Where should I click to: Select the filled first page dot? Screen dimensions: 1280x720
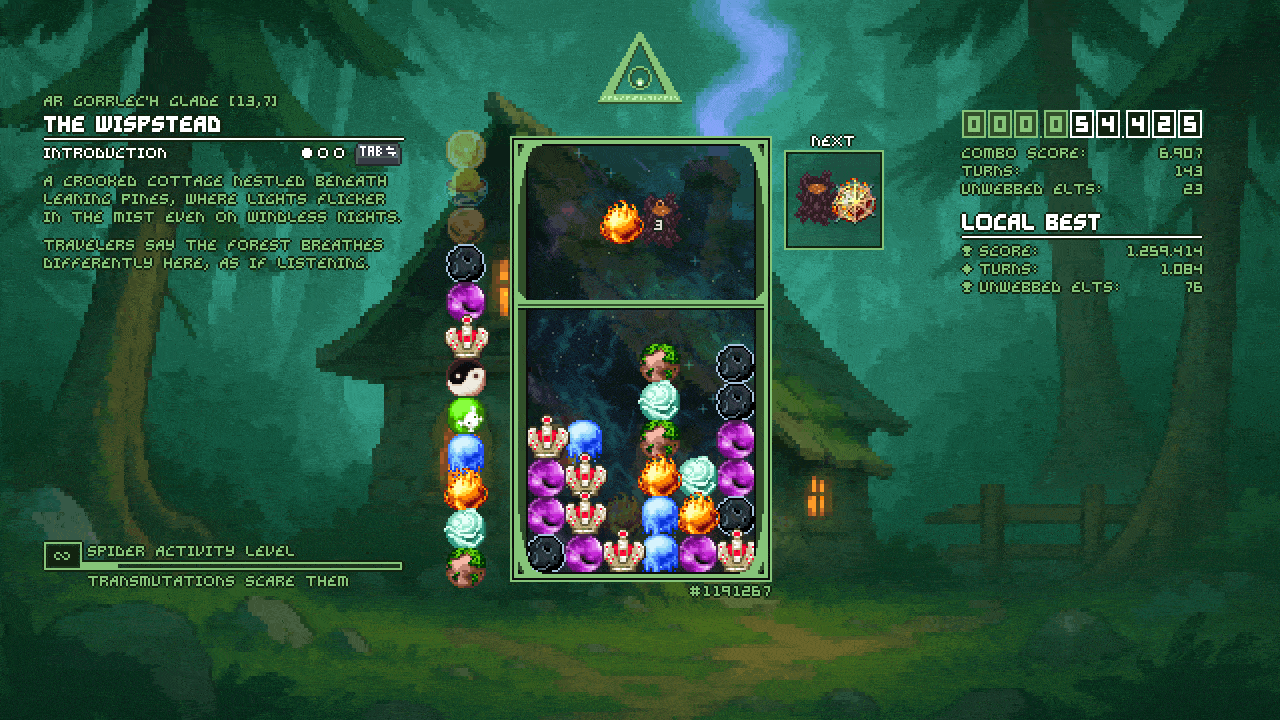coord(307,153)
